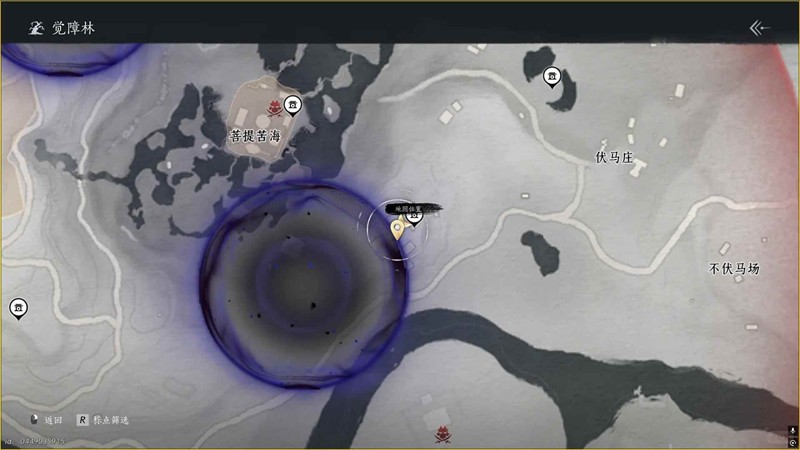This screenshot has width=800, height=450.
Task: Click the red skull marker at 菩提苦海
Action: pyautogui.click(x=269, y=108)
